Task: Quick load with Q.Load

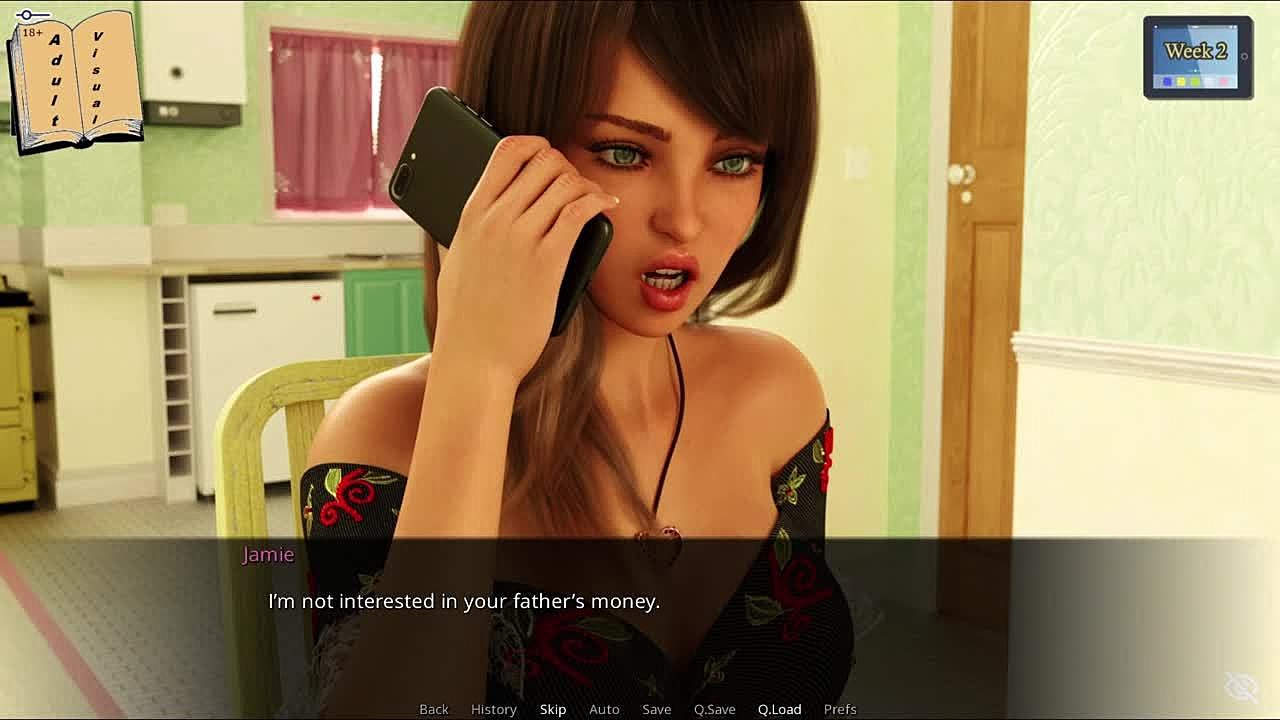Action: (779, 709)
